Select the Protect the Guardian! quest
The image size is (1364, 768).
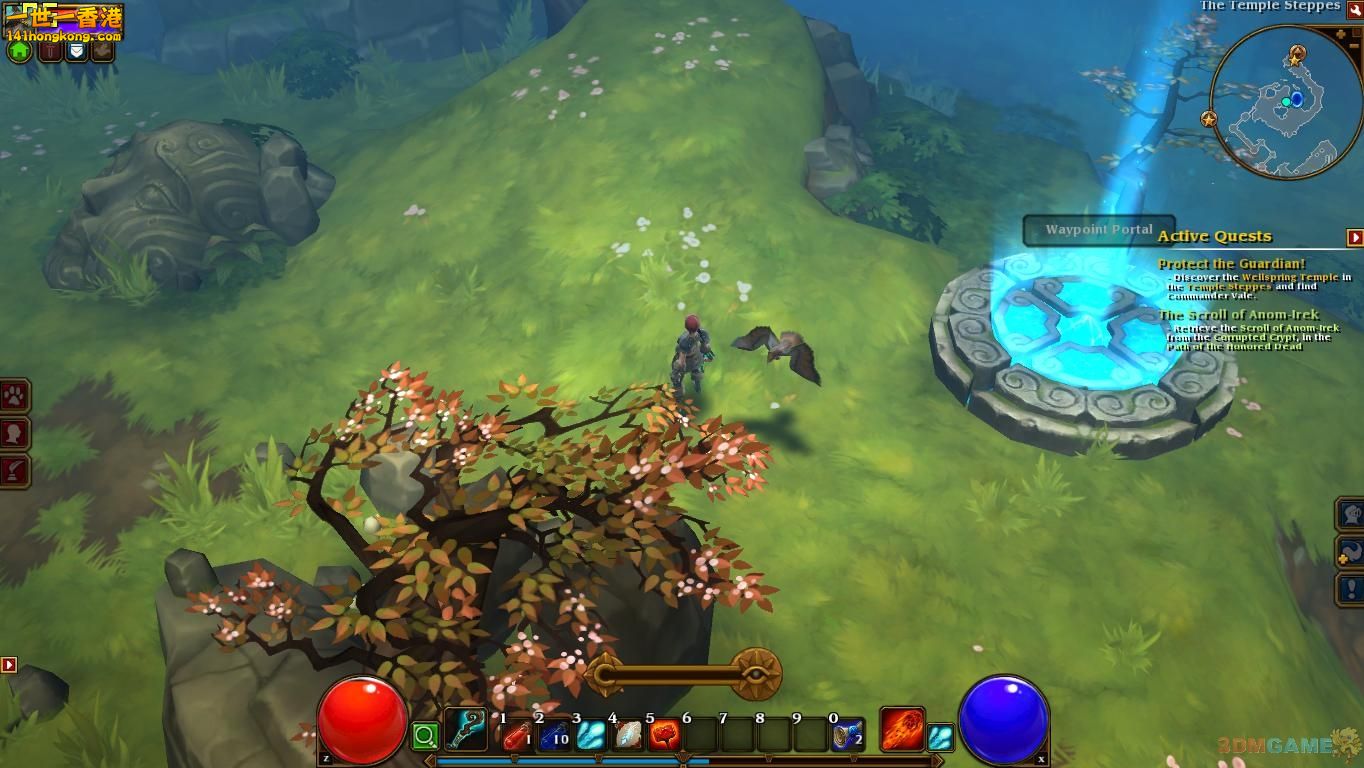(1231, 264)
